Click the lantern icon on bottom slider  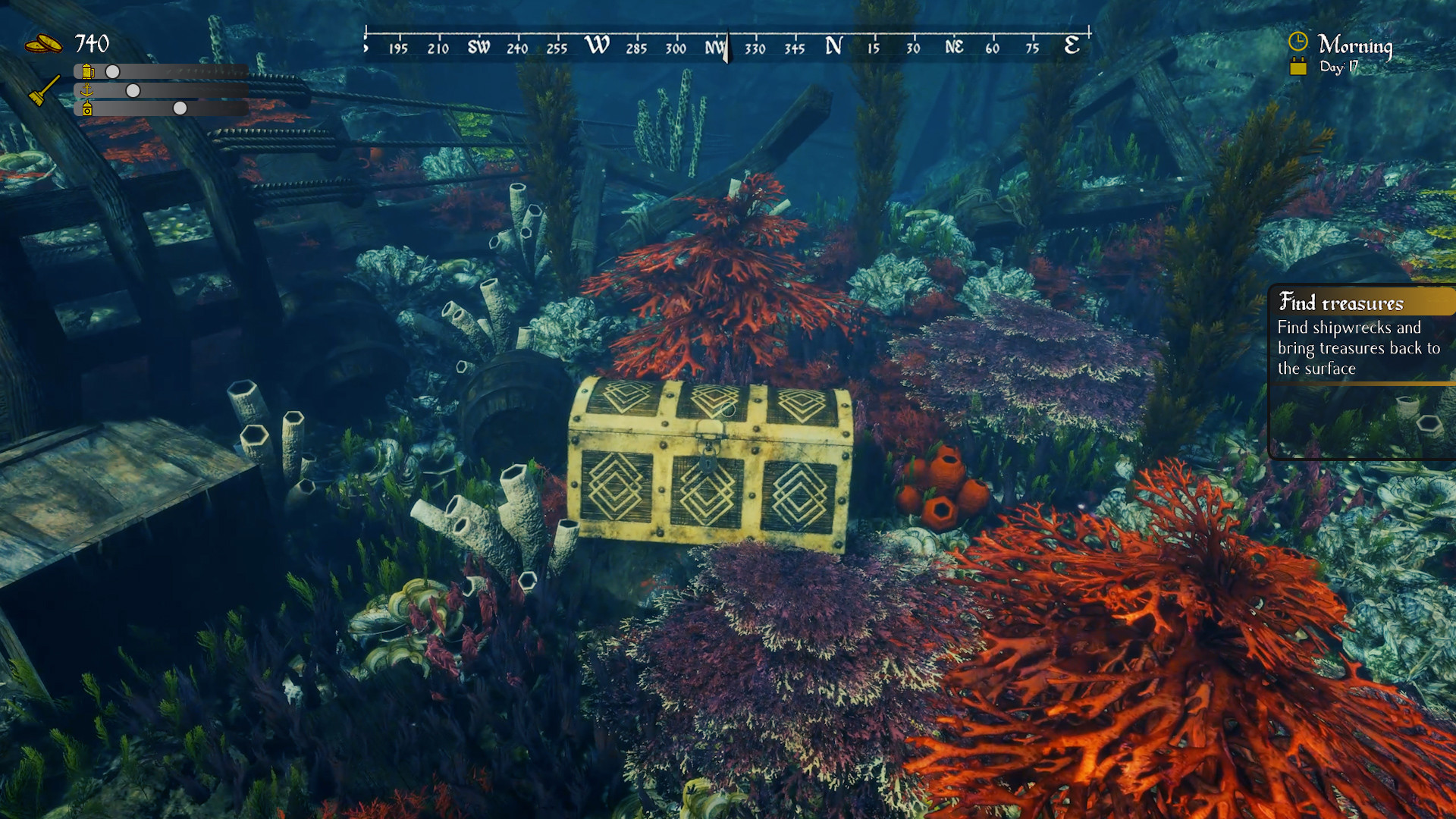click(x=87, y=109)
